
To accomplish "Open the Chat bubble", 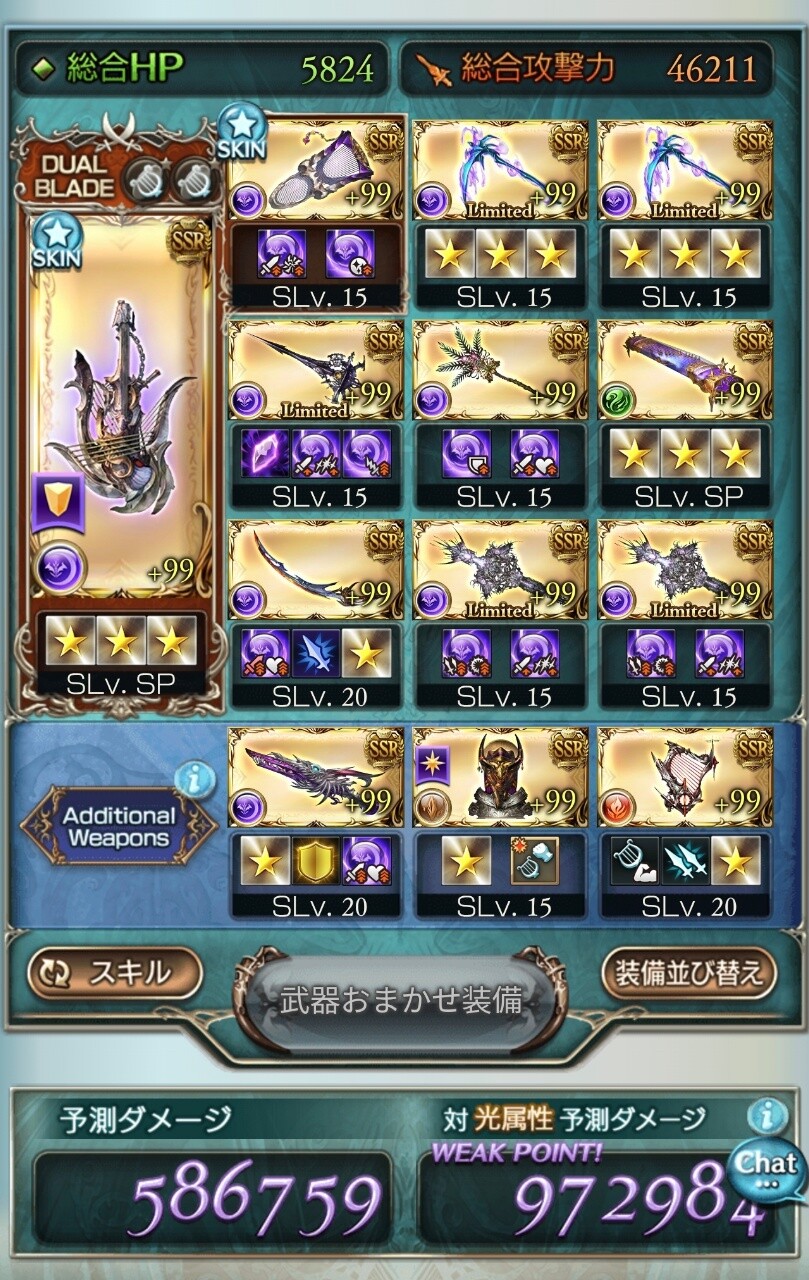I will [x=768, y=1165].
